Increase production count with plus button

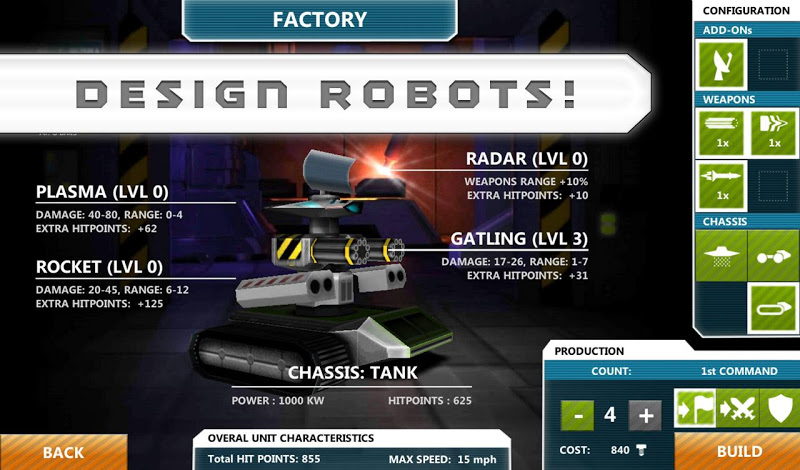pyautogui.click(x=645, y=415)
